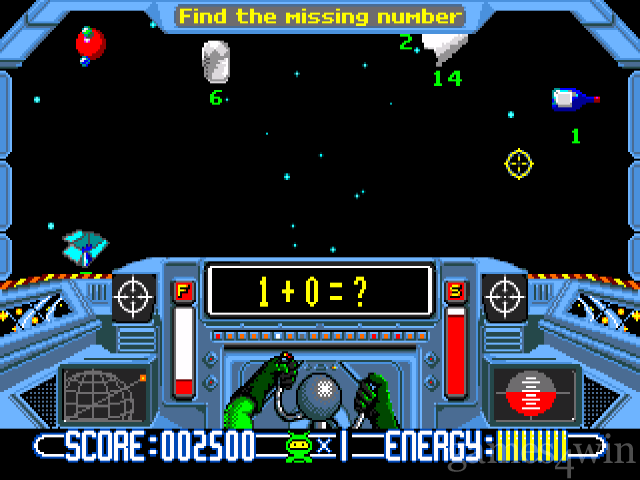The height and width of the screenshot is (480, 640).
Task: Shoot the blue bottle labeled 1
Action: tap(572, 99)
